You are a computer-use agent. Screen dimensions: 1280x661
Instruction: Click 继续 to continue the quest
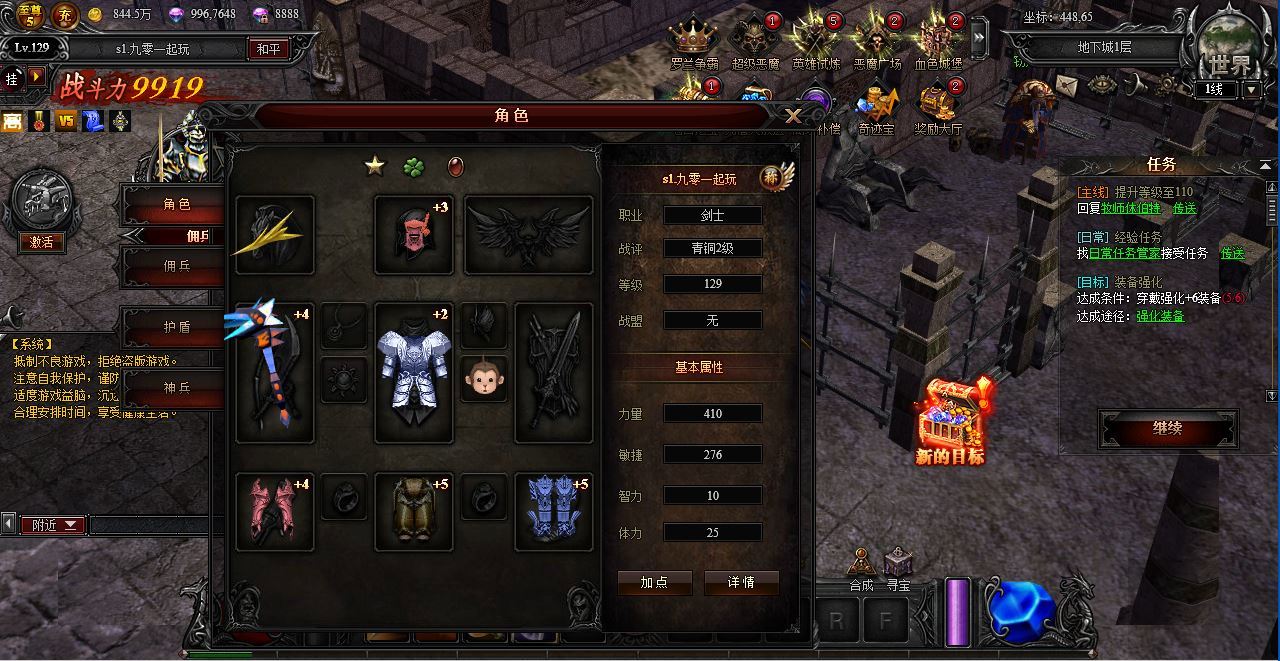(1167, 429)
